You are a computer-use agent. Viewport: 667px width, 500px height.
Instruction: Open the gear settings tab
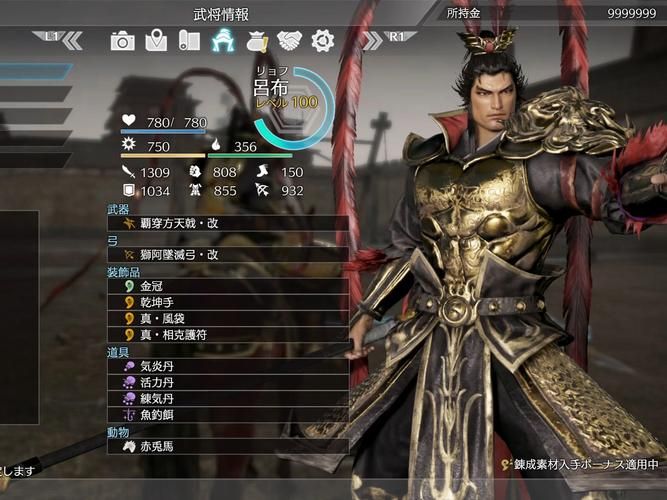coord(322,41)
